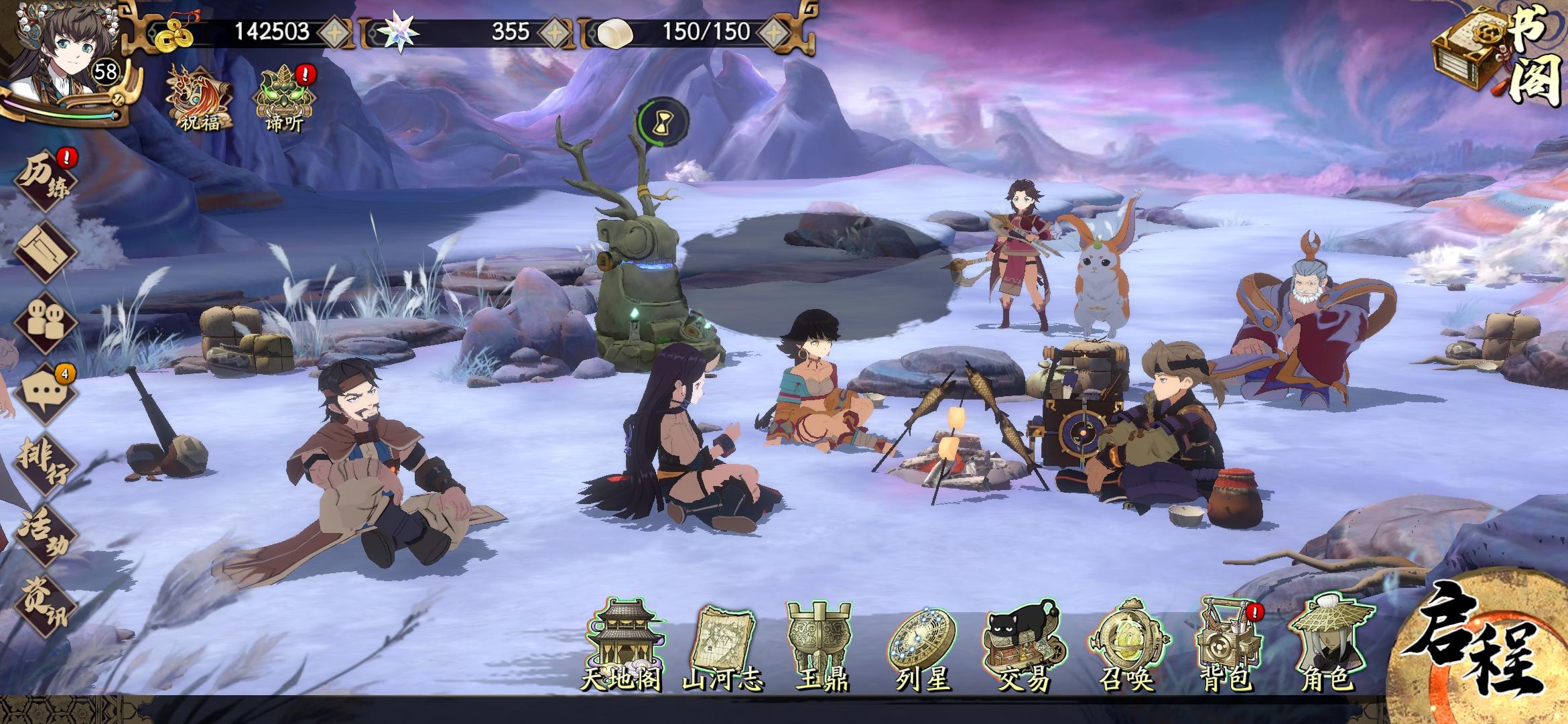Show the 排行 rankings
Image resolution: width=1568 pixels, height=724 pixels.
(46, 463)
